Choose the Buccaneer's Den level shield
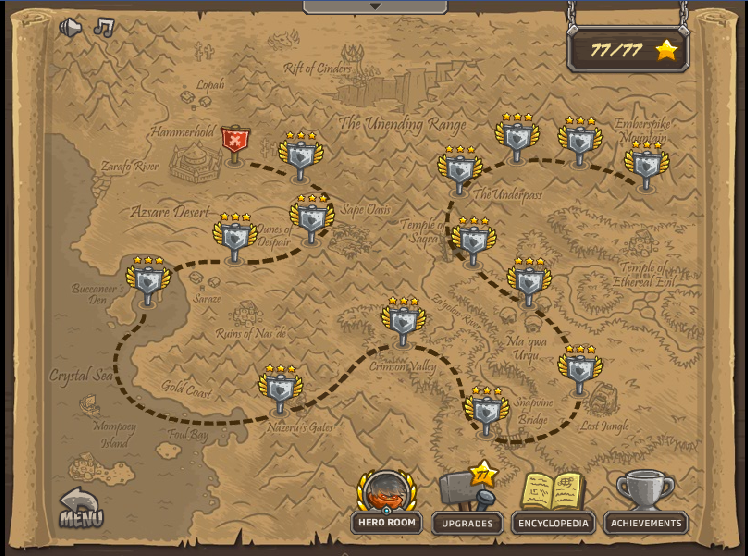 click(x=148, y=283)
